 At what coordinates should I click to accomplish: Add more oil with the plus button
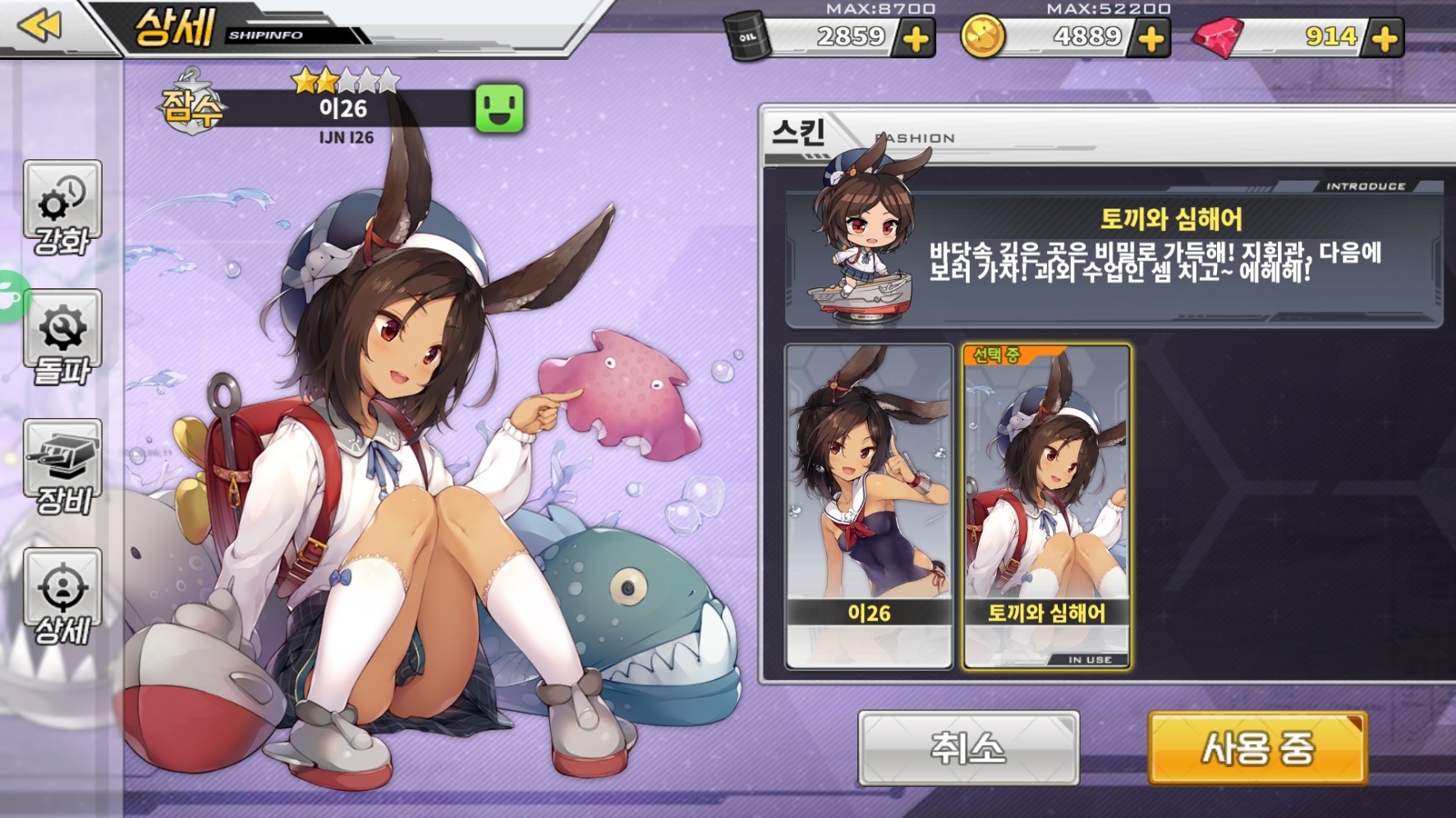[x=915, y=39]
